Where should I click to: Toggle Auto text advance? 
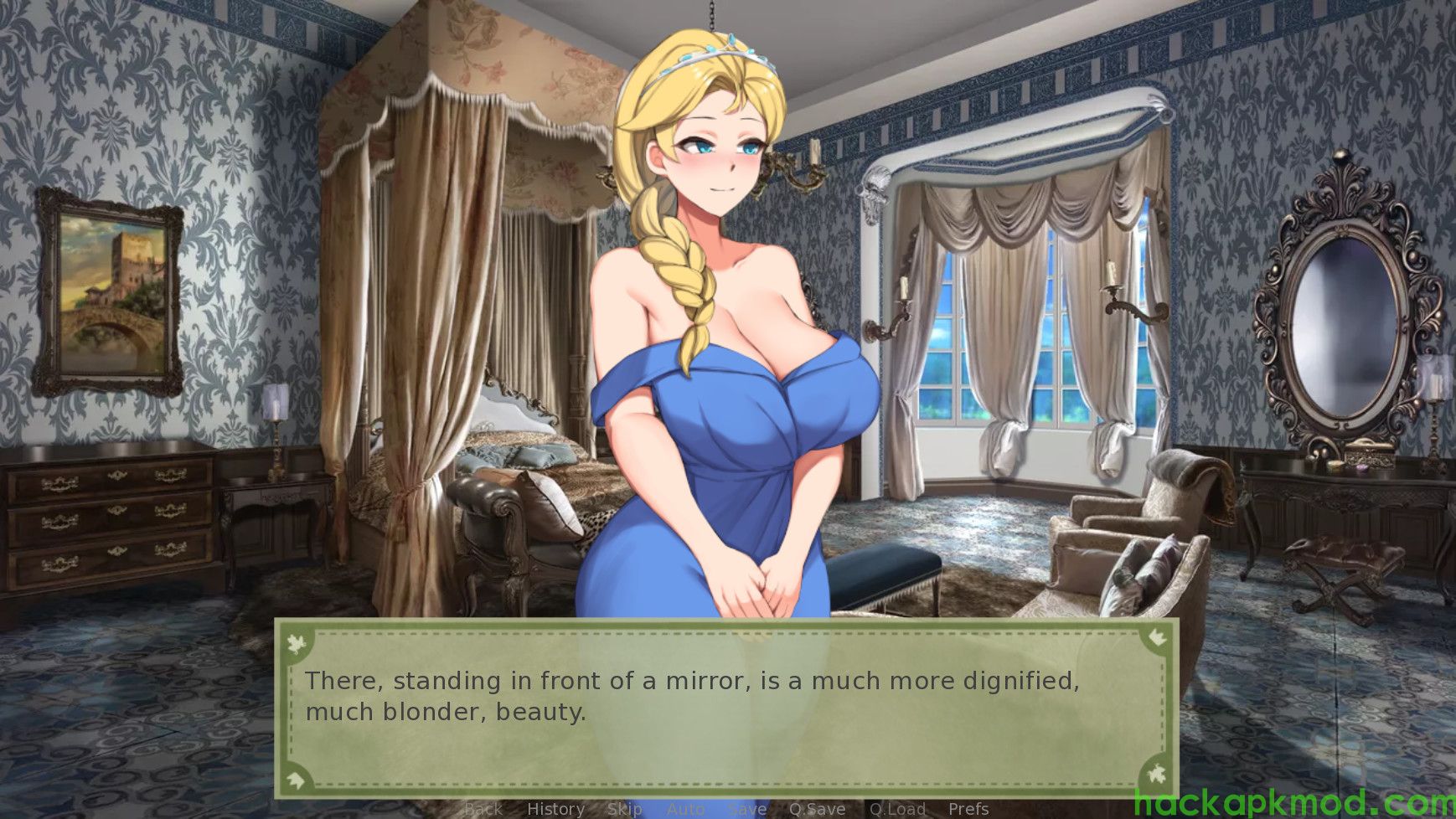pyautogui.click(x=685, y=809)
